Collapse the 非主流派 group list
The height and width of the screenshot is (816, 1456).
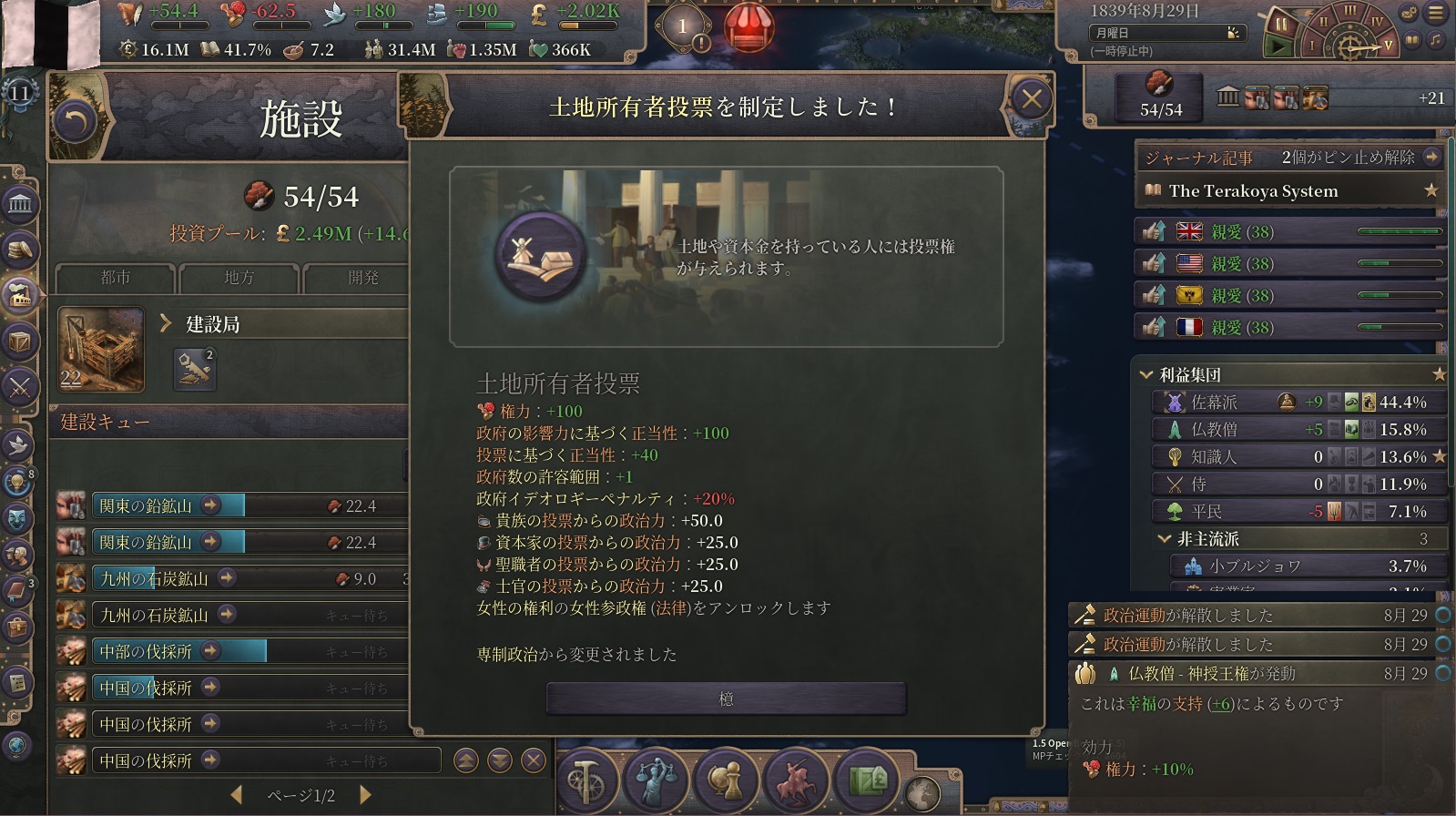[1164, 539]
